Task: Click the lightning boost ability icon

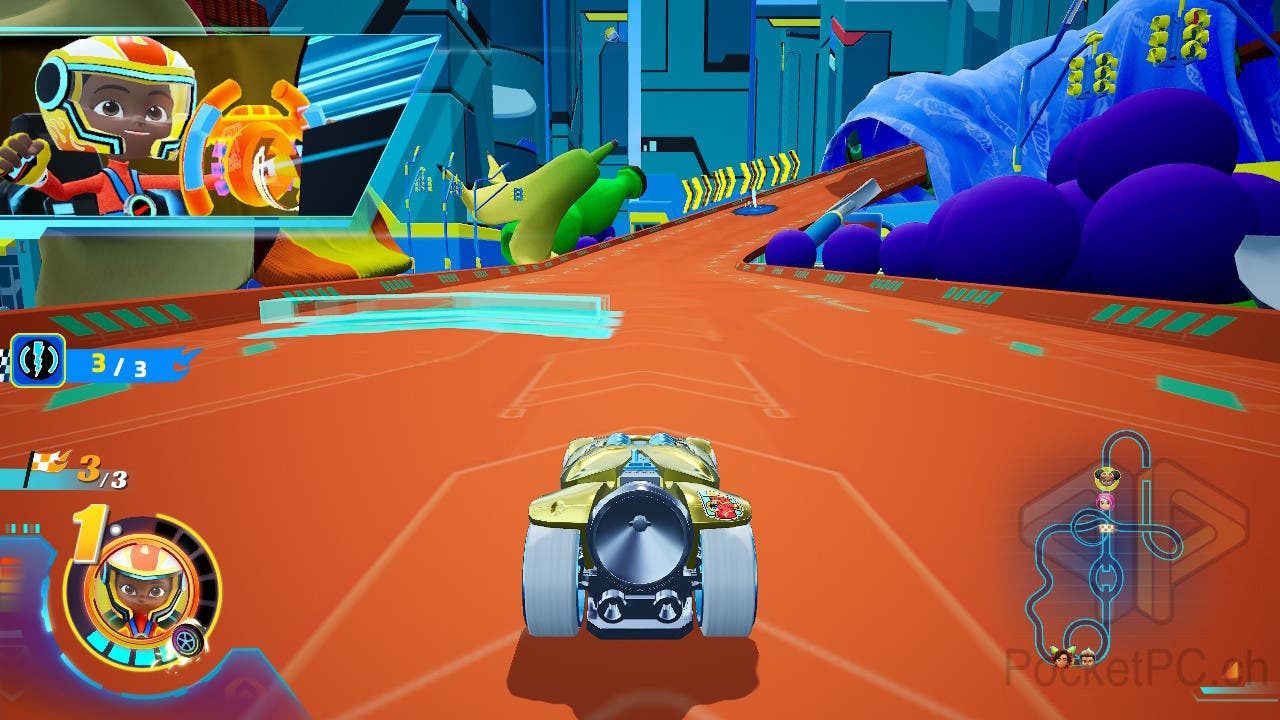Action: (x=38, y=360)
